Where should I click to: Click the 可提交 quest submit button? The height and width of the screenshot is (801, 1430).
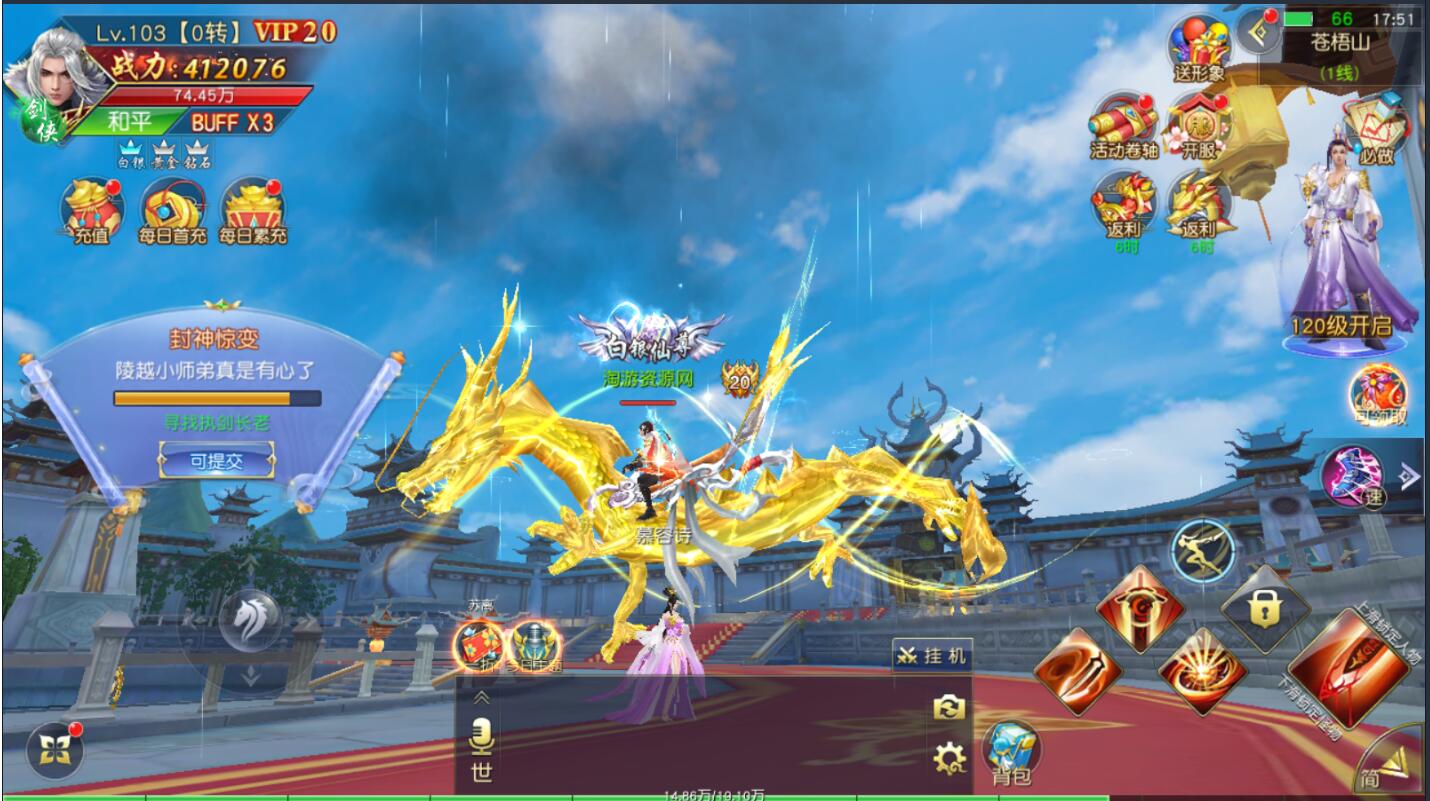217,461
